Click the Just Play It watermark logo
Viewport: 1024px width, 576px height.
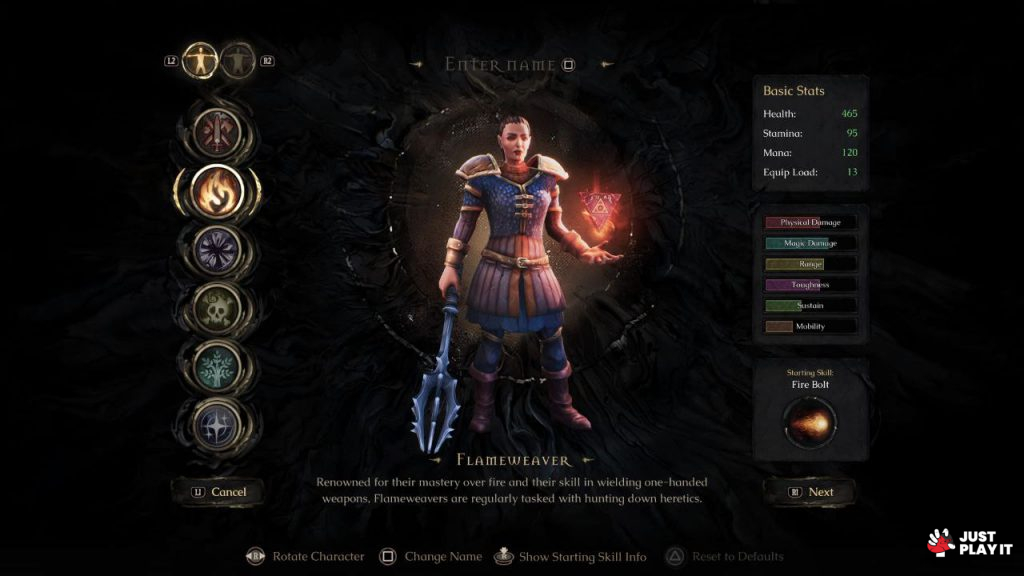coord(970,543)
